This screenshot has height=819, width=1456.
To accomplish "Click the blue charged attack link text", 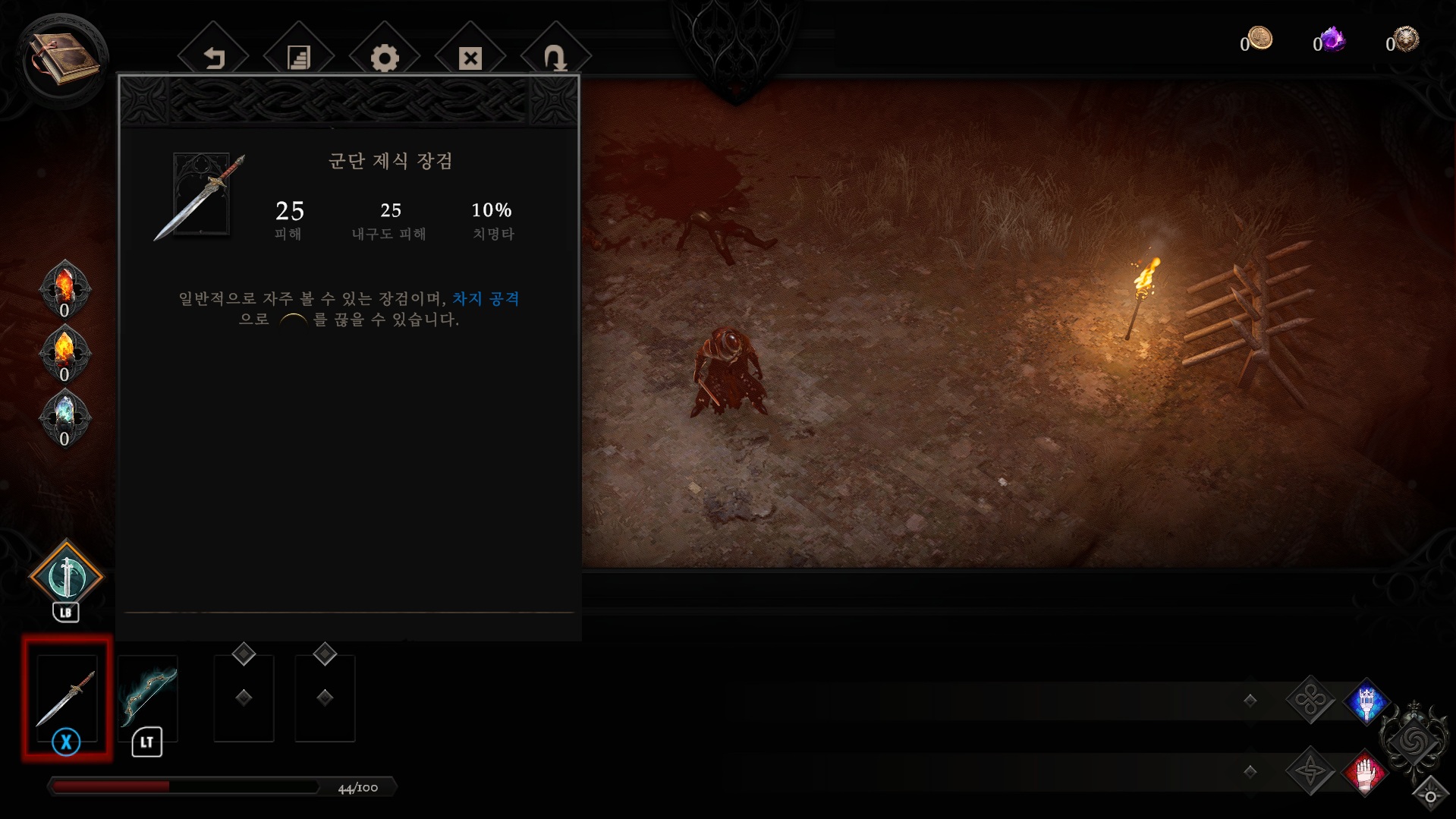I will coord(486,299).
